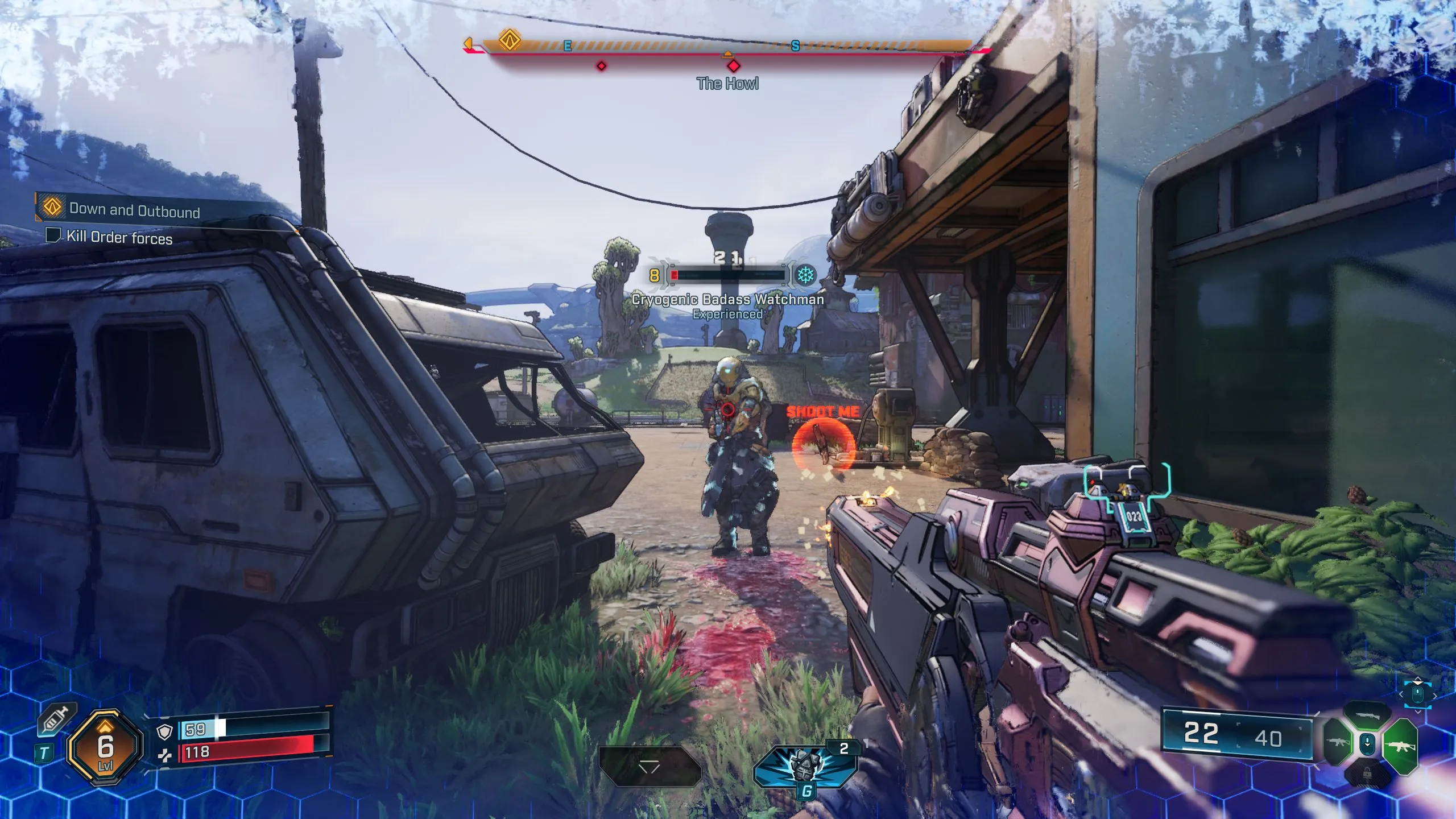Click the left arrow on The Howl boss bar
Screen dimensions: 1456x819
[468, 43]
